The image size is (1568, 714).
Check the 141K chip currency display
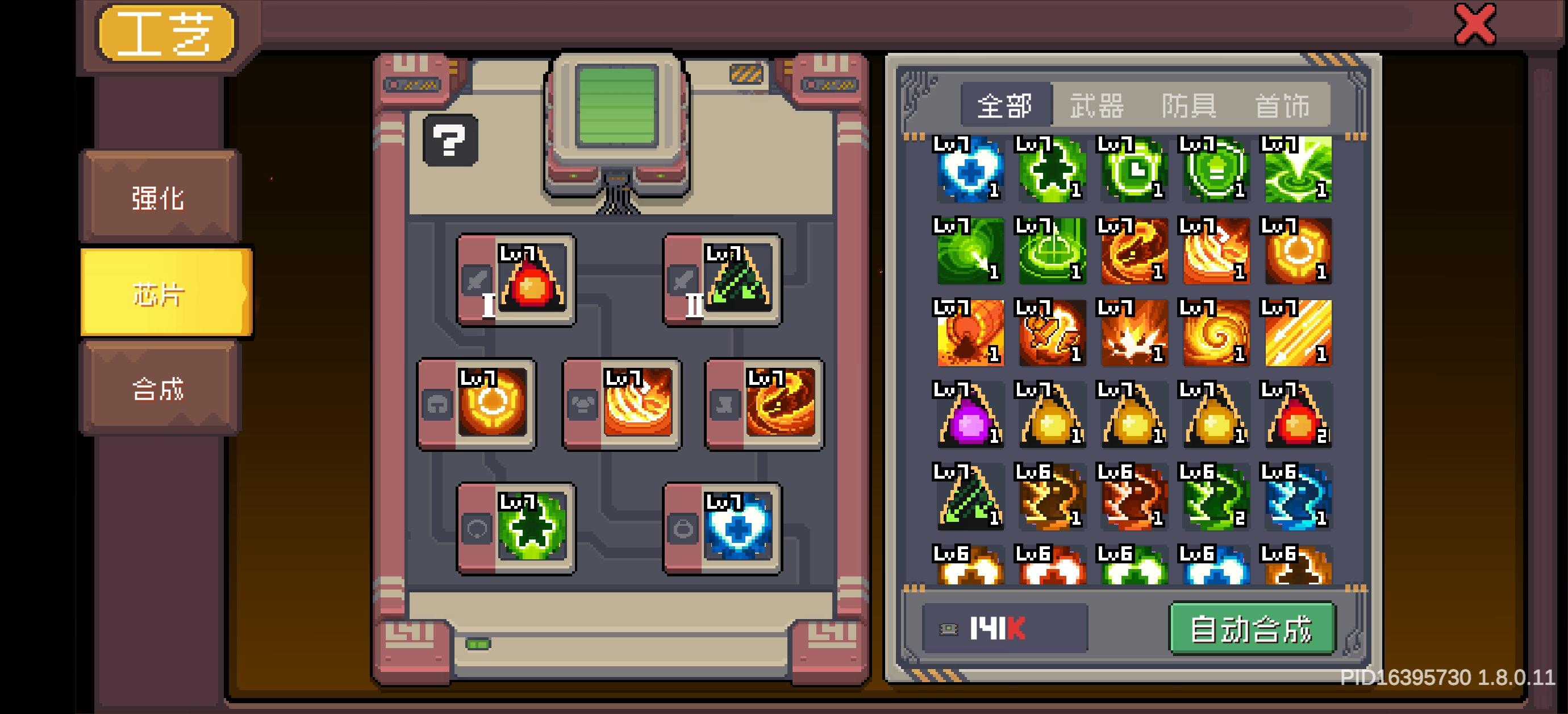pos(1004,630)
